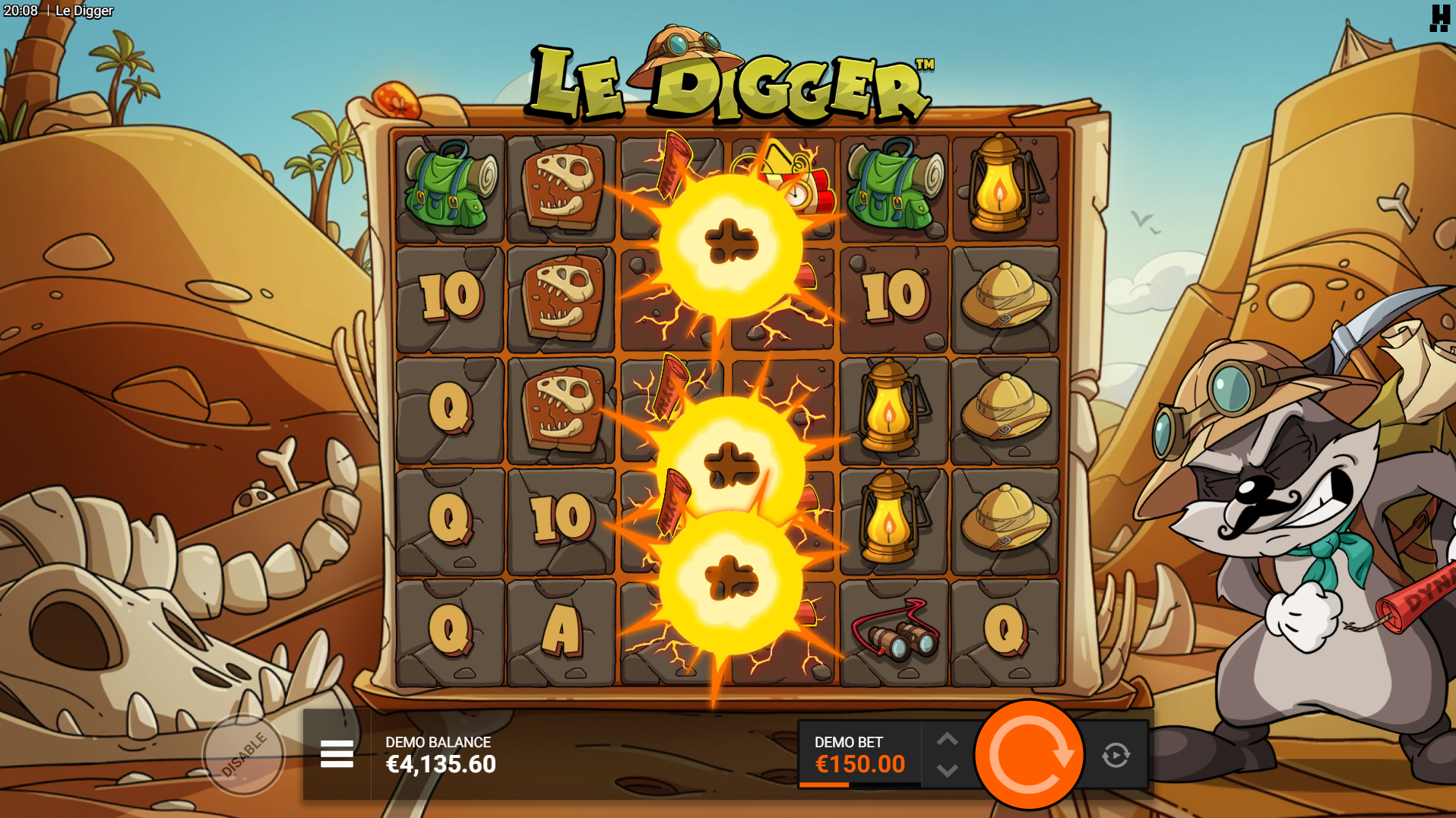Open the autoplay settings
This screenshot has width=1456, height=818.
(x=1116, y=755)
